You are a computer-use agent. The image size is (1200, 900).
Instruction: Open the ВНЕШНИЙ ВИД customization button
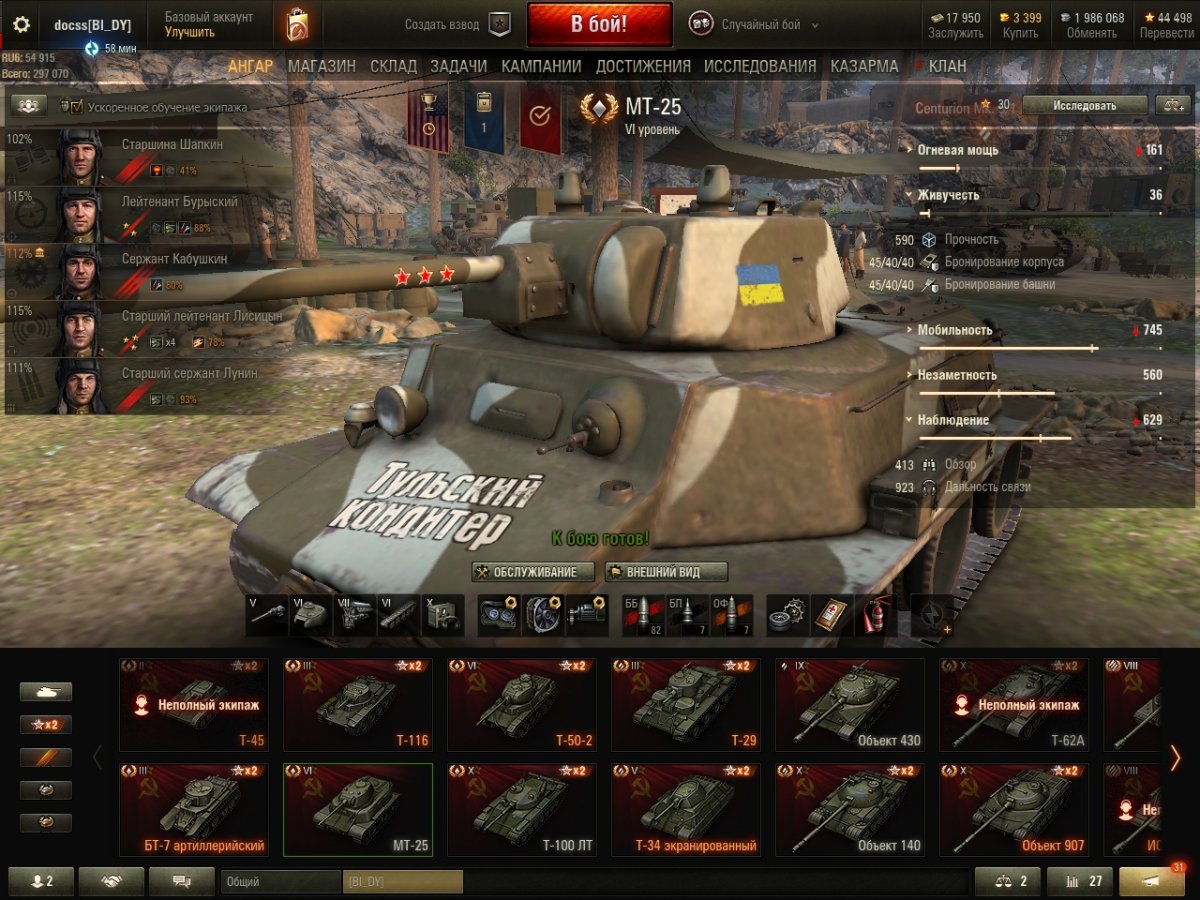pos(665,572)
